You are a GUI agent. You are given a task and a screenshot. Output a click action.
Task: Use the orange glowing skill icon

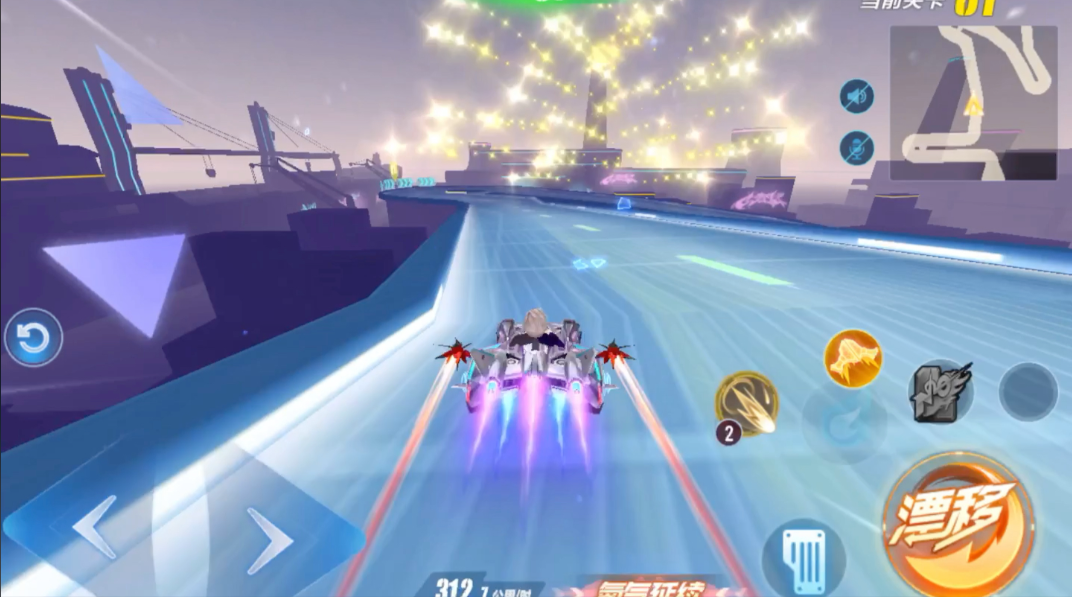pyautogui.click(x=853, y=357)
